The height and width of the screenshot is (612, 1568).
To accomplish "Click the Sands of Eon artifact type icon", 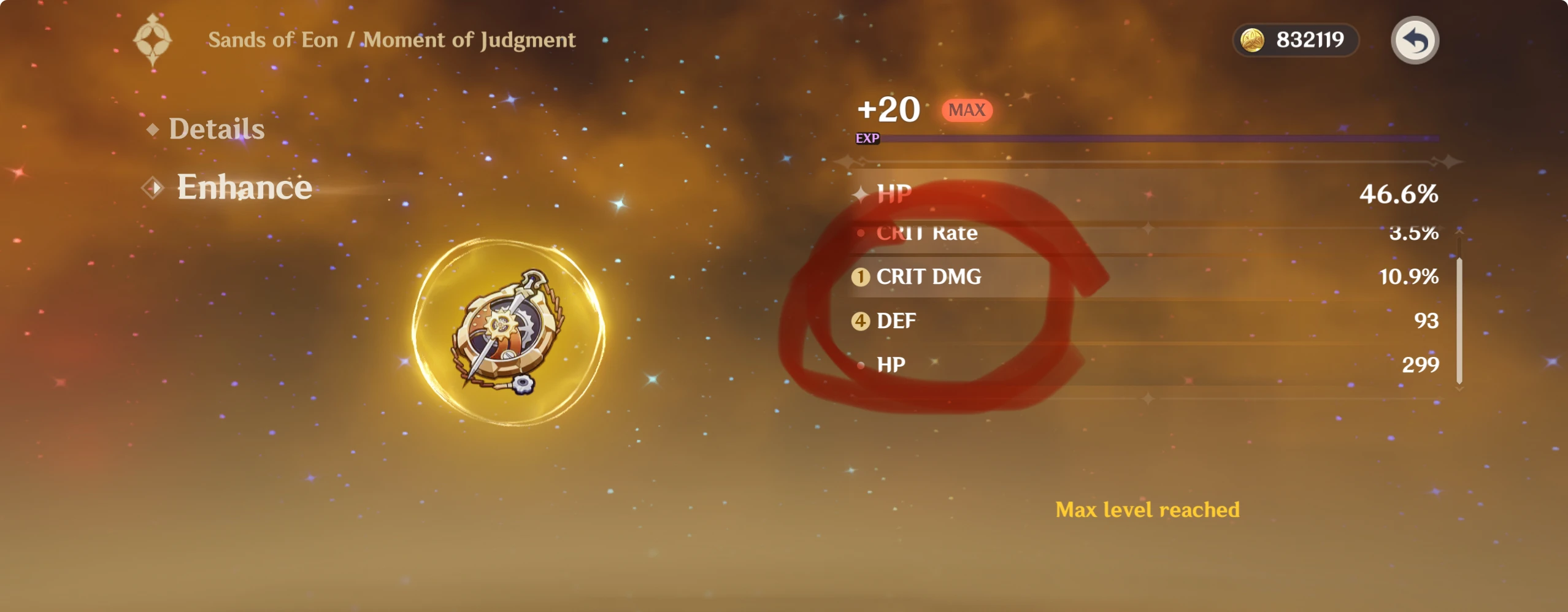I will 153,39.
